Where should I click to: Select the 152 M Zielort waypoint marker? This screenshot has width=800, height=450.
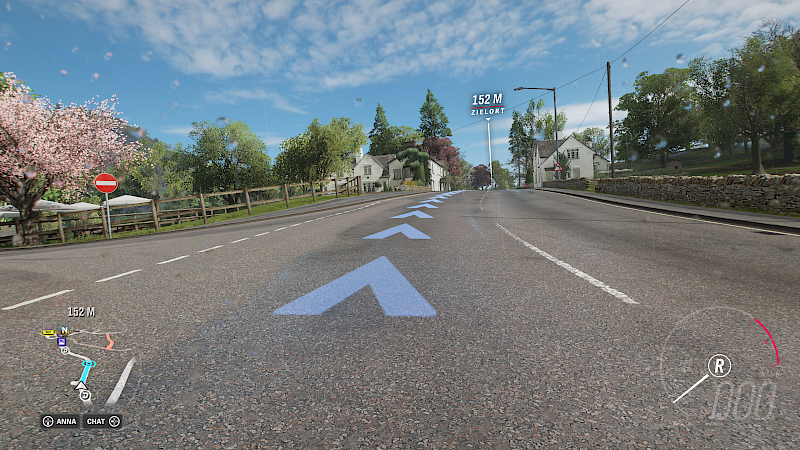(487, 104)
